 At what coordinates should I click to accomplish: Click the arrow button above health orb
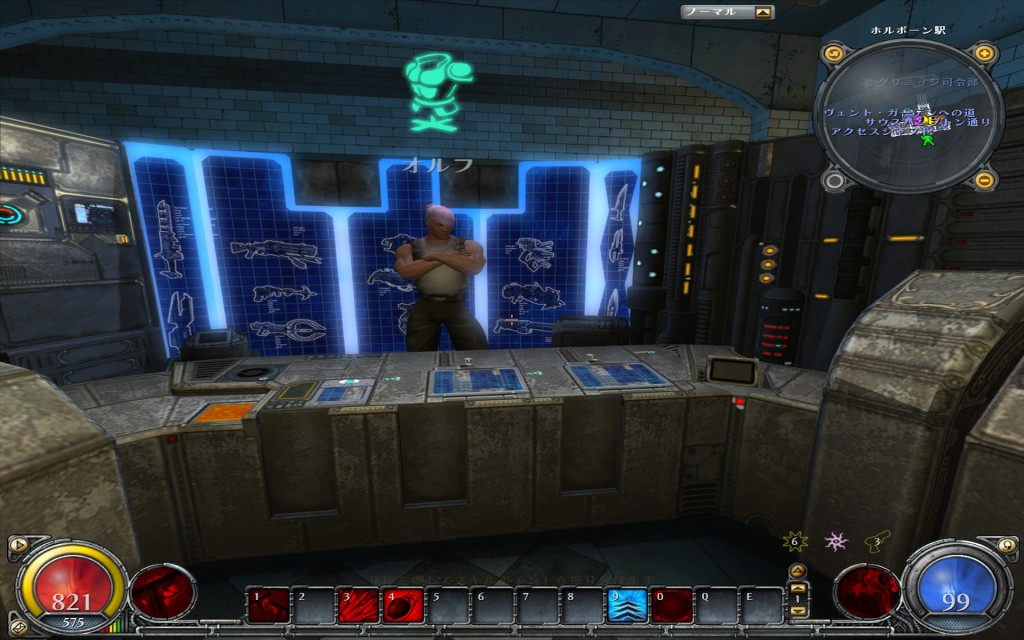[x=17, y=546]
